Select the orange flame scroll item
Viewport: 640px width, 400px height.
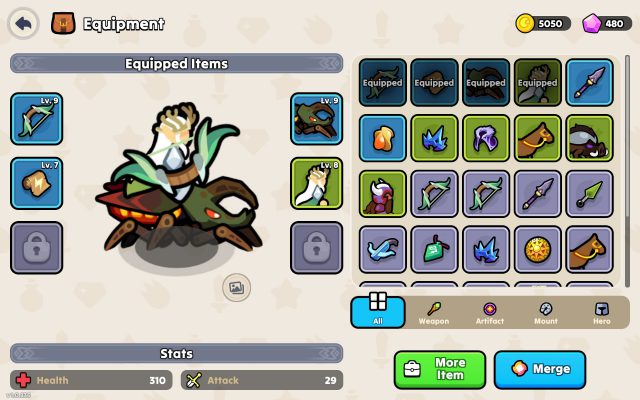(x=383, y=138)
